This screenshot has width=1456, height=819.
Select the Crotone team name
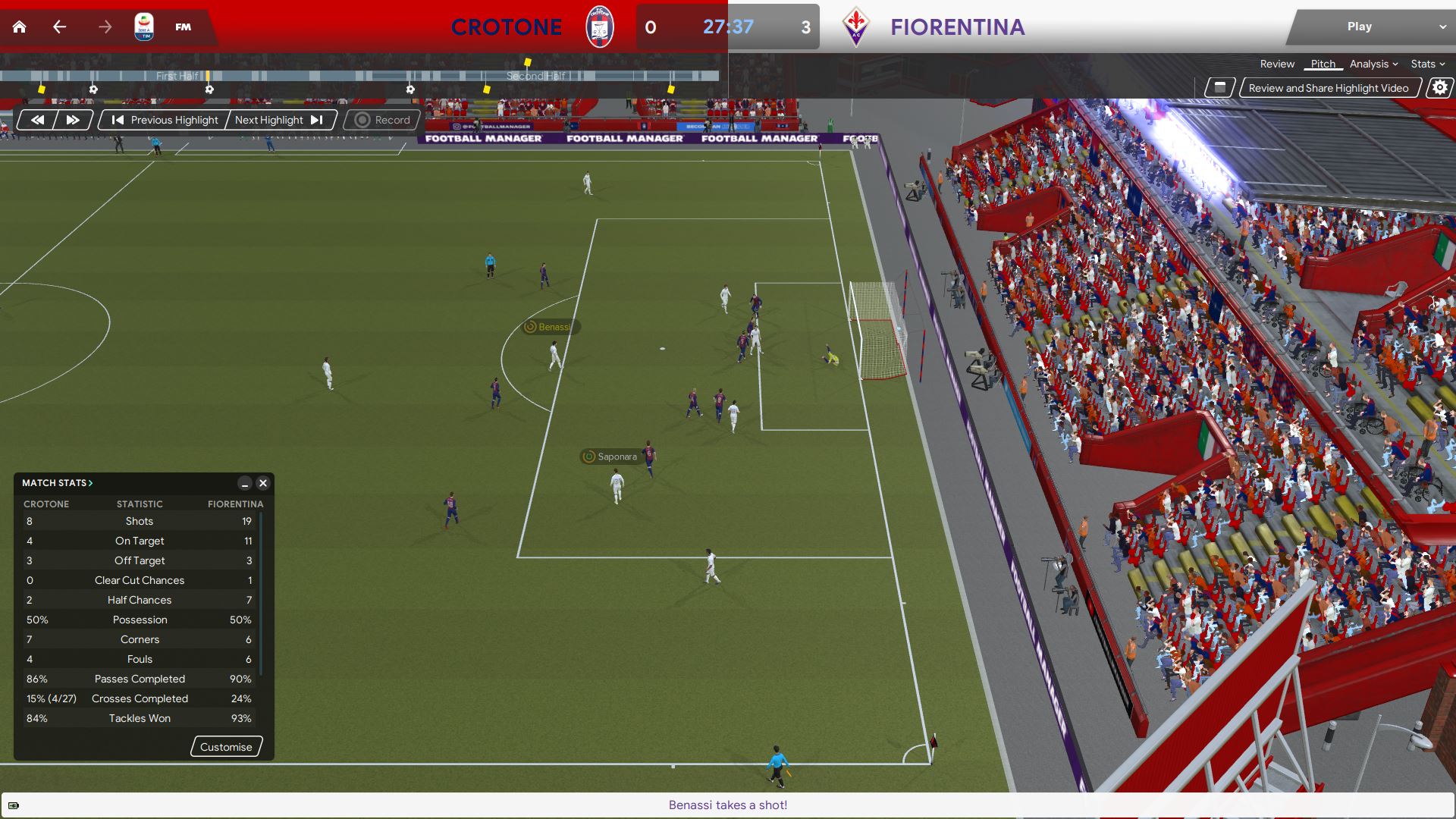[x=507, y=27]
